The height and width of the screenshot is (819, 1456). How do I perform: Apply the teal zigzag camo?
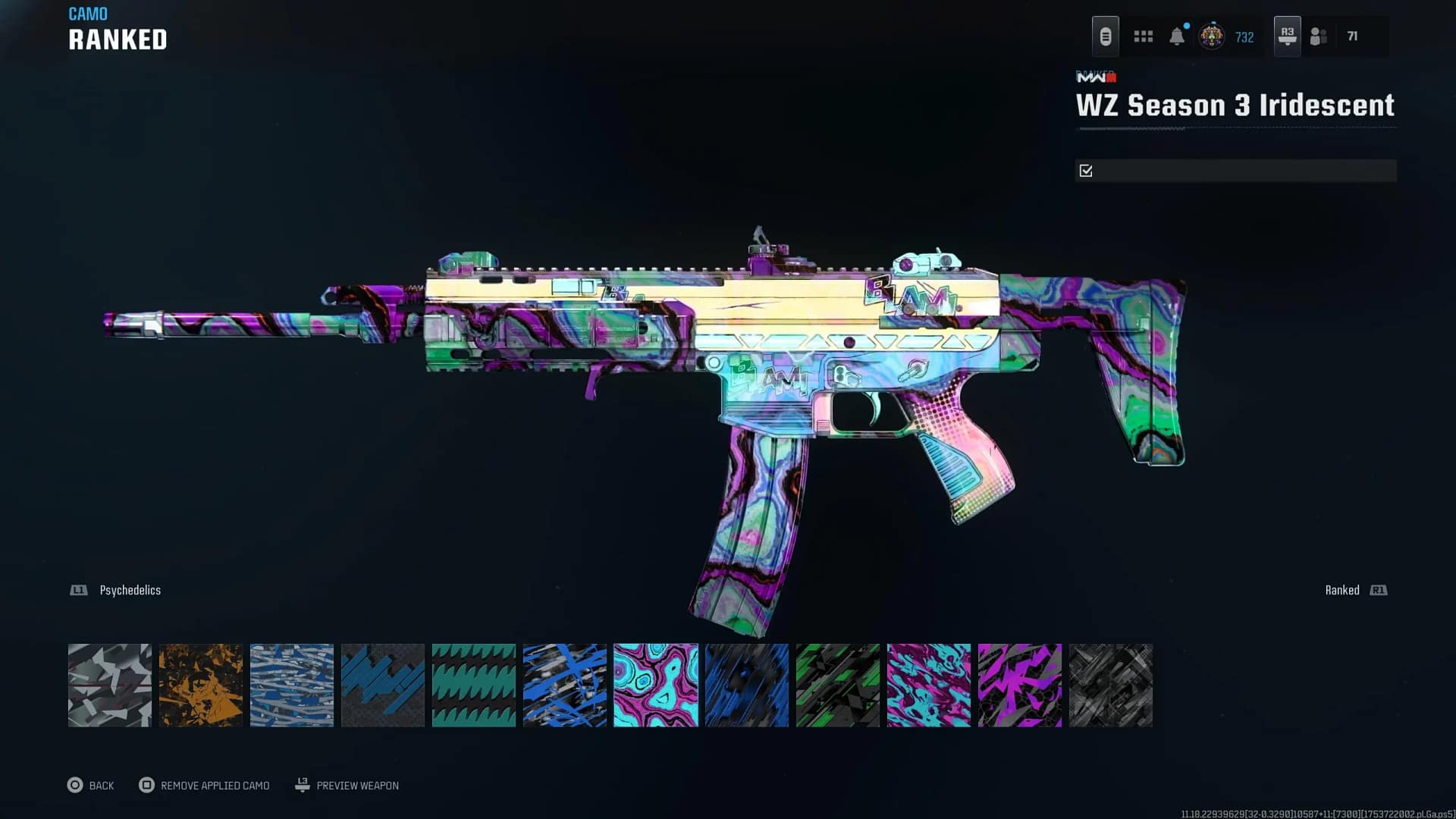474,686
